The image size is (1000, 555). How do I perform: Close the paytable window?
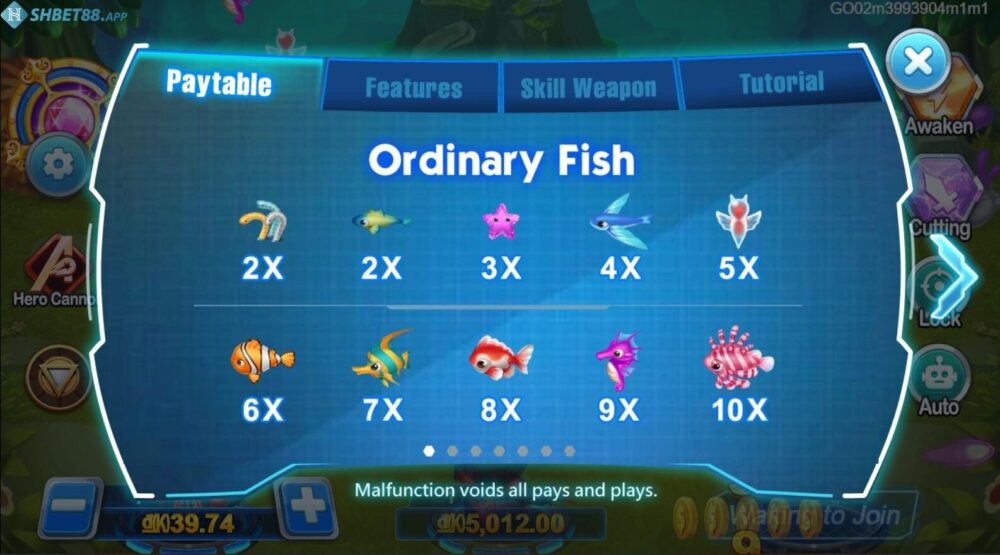point(917,62)
